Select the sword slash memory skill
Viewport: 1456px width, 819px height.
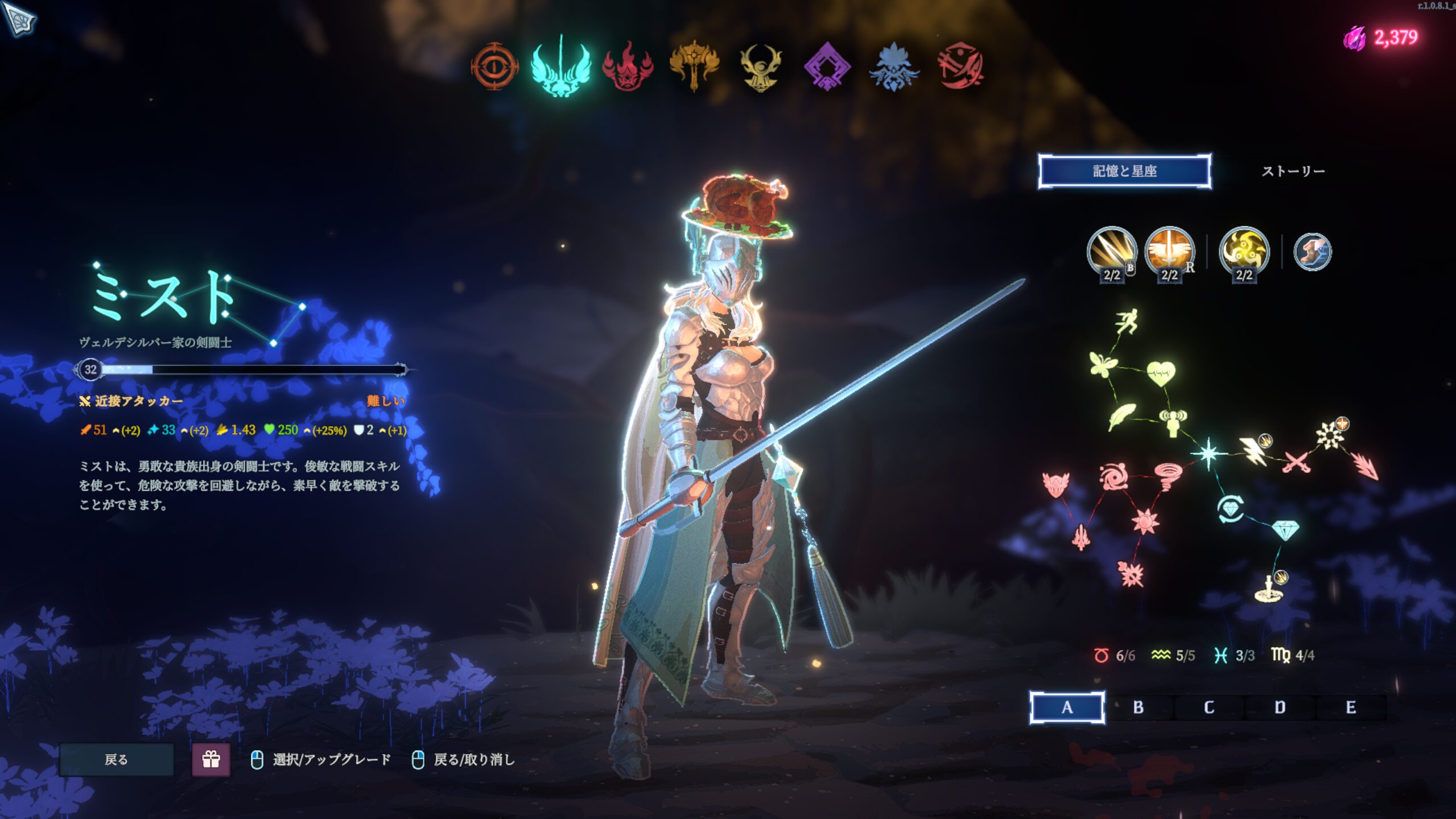[x=1111, y=252]
